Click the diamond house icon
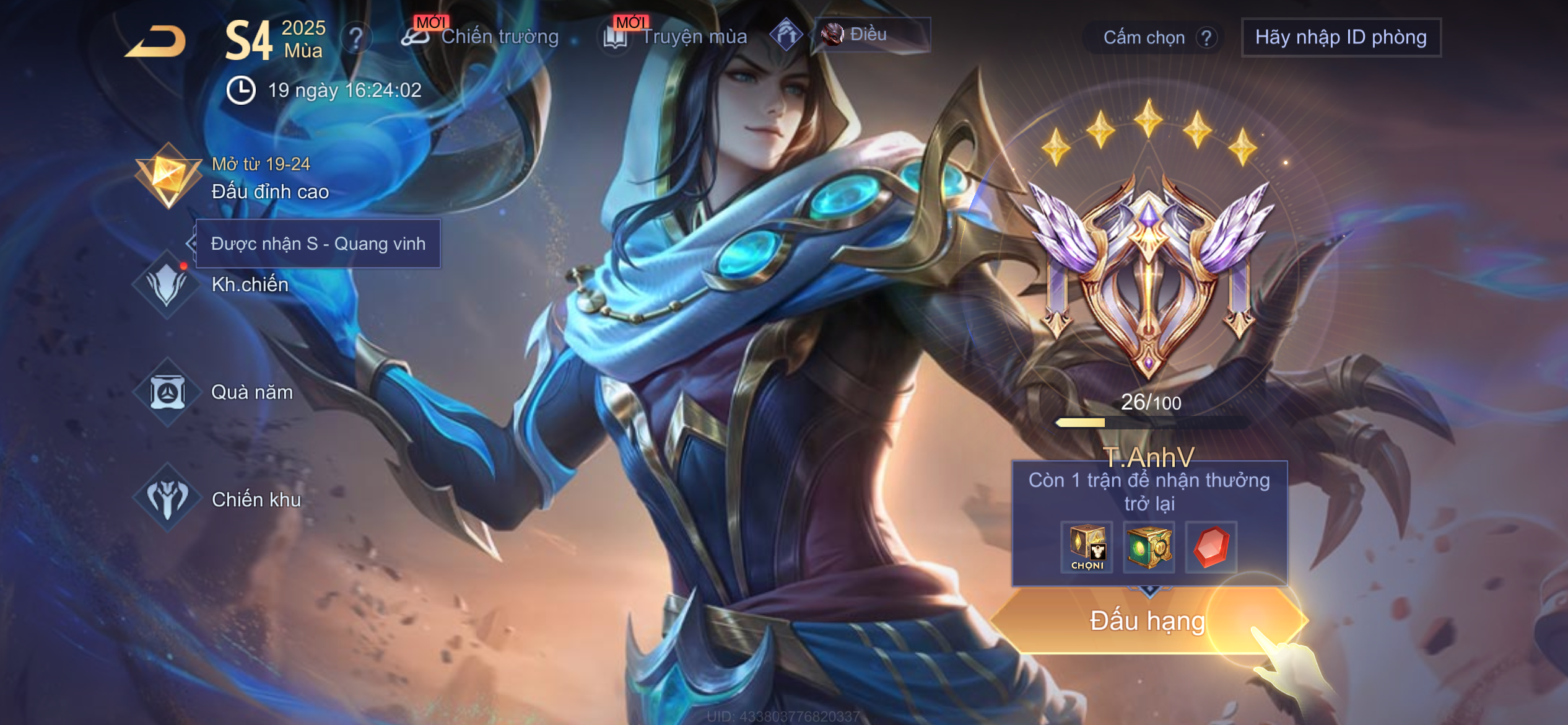1568x725 pixels. [x=786, y=35]
